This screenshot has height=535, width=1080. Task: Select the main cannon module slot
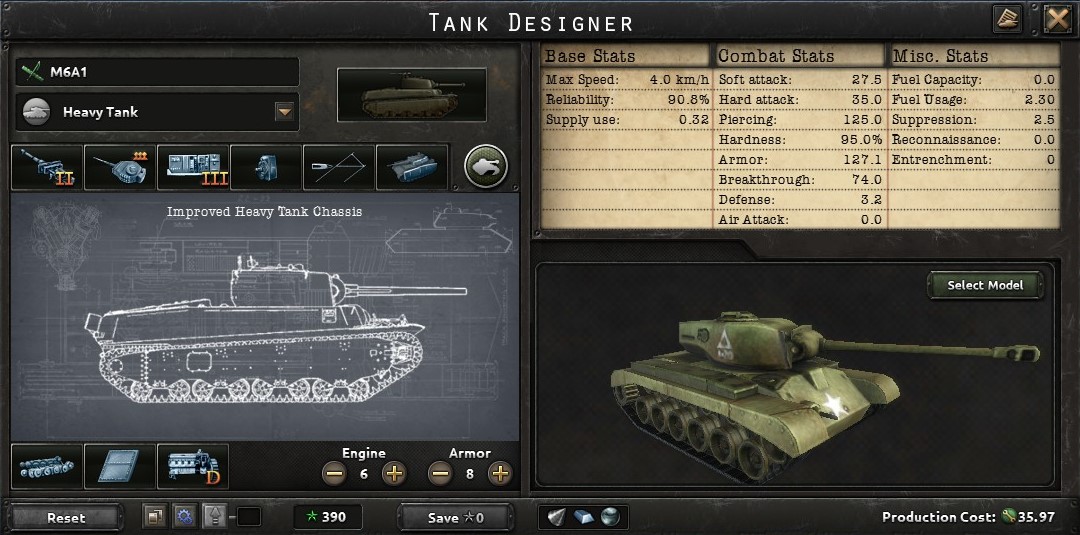(47, 167)
